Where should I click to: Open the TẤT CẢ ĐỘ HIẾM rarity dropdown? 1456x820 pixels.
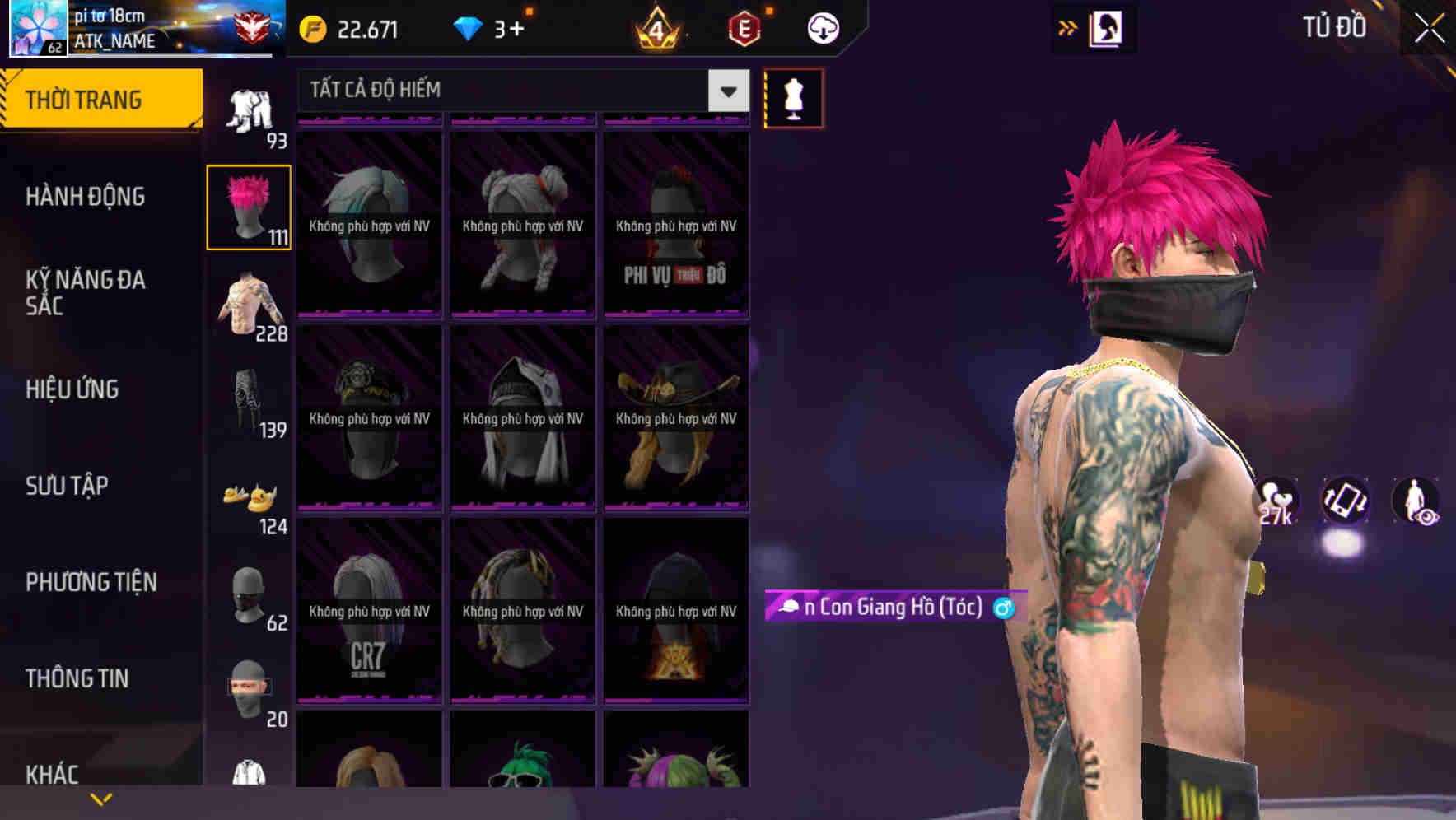[x=519, y=90]
